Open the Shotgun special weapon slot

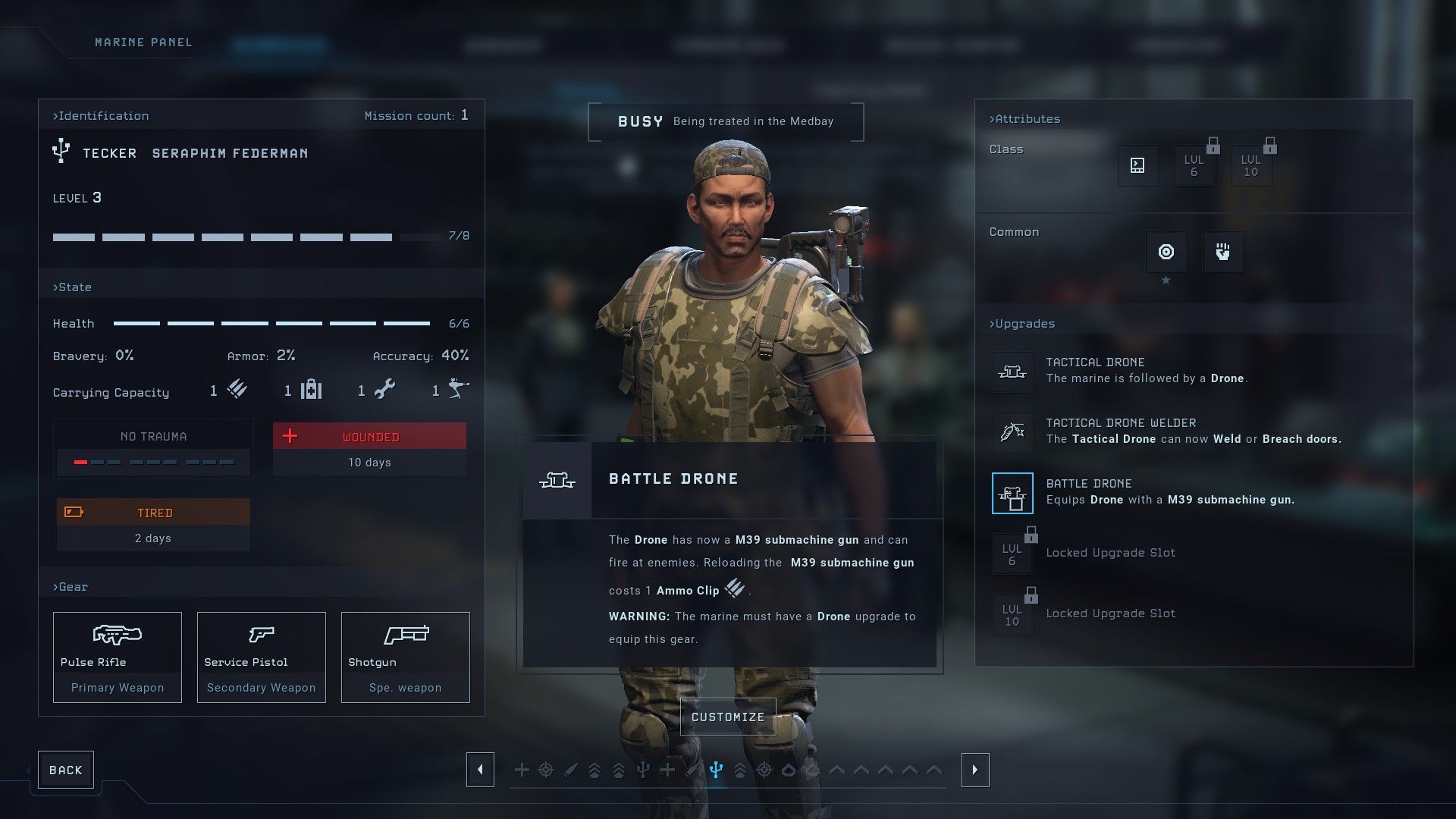(406, 657)
